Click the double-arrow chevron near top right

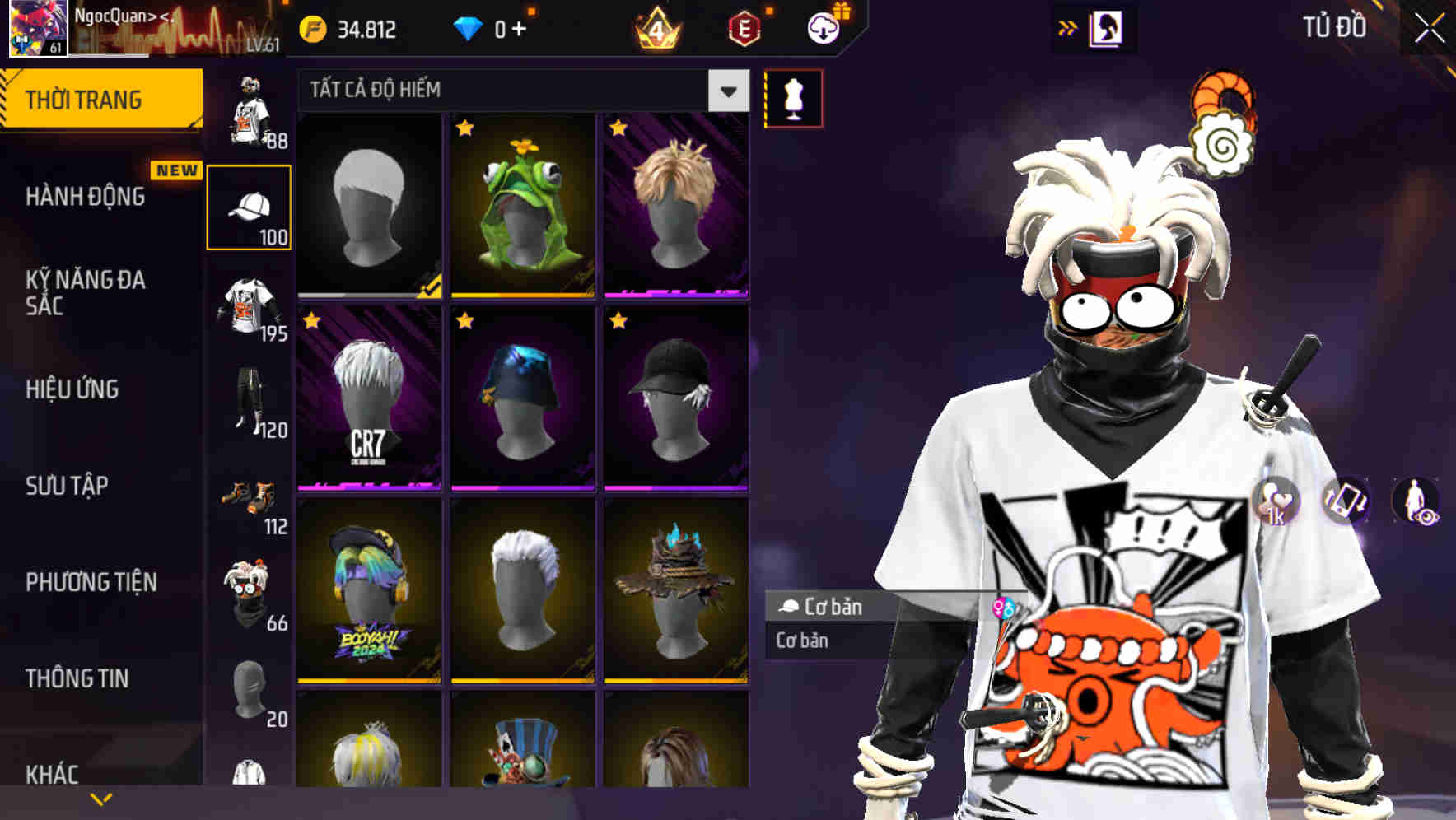click(1068, 27)
